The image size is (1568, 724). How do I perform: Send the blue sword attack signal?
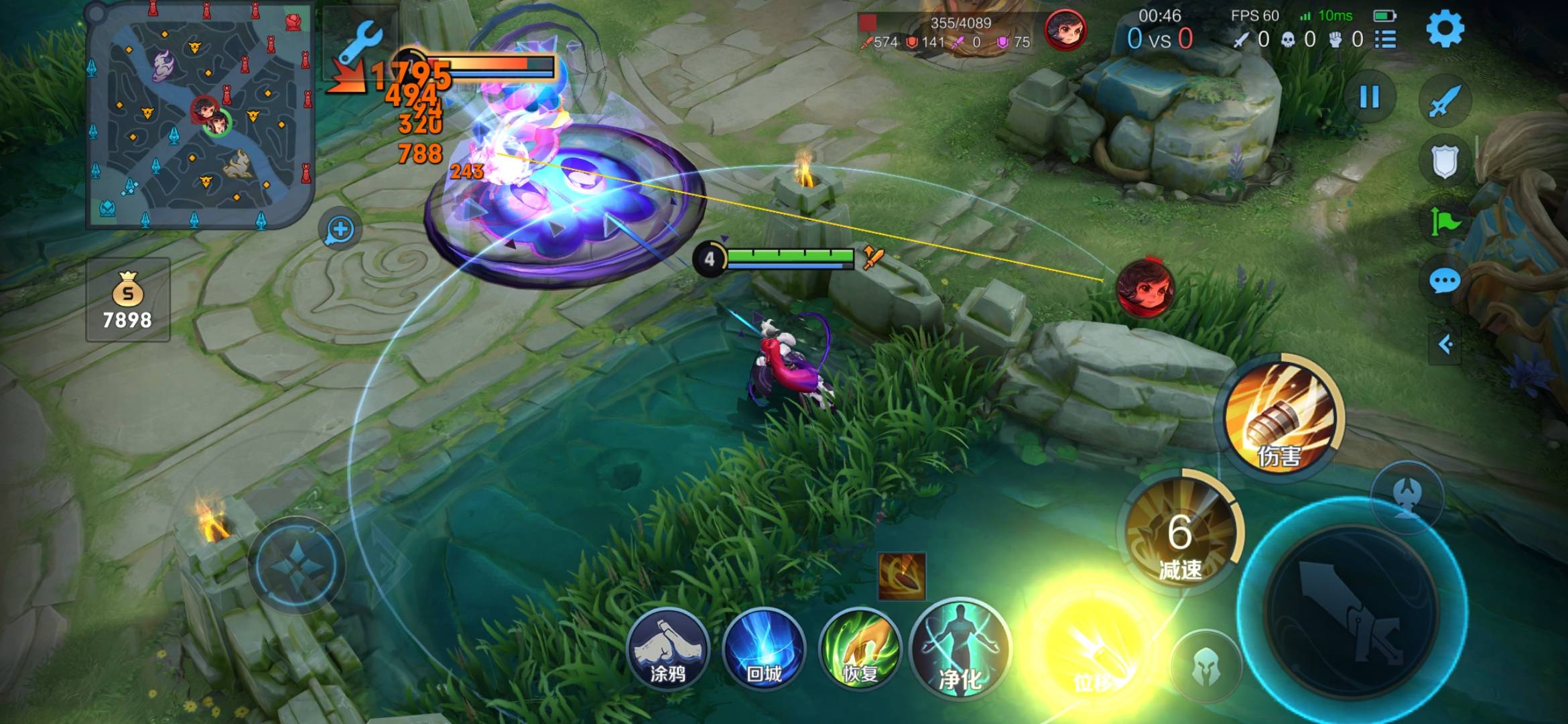coord(1444,101)
